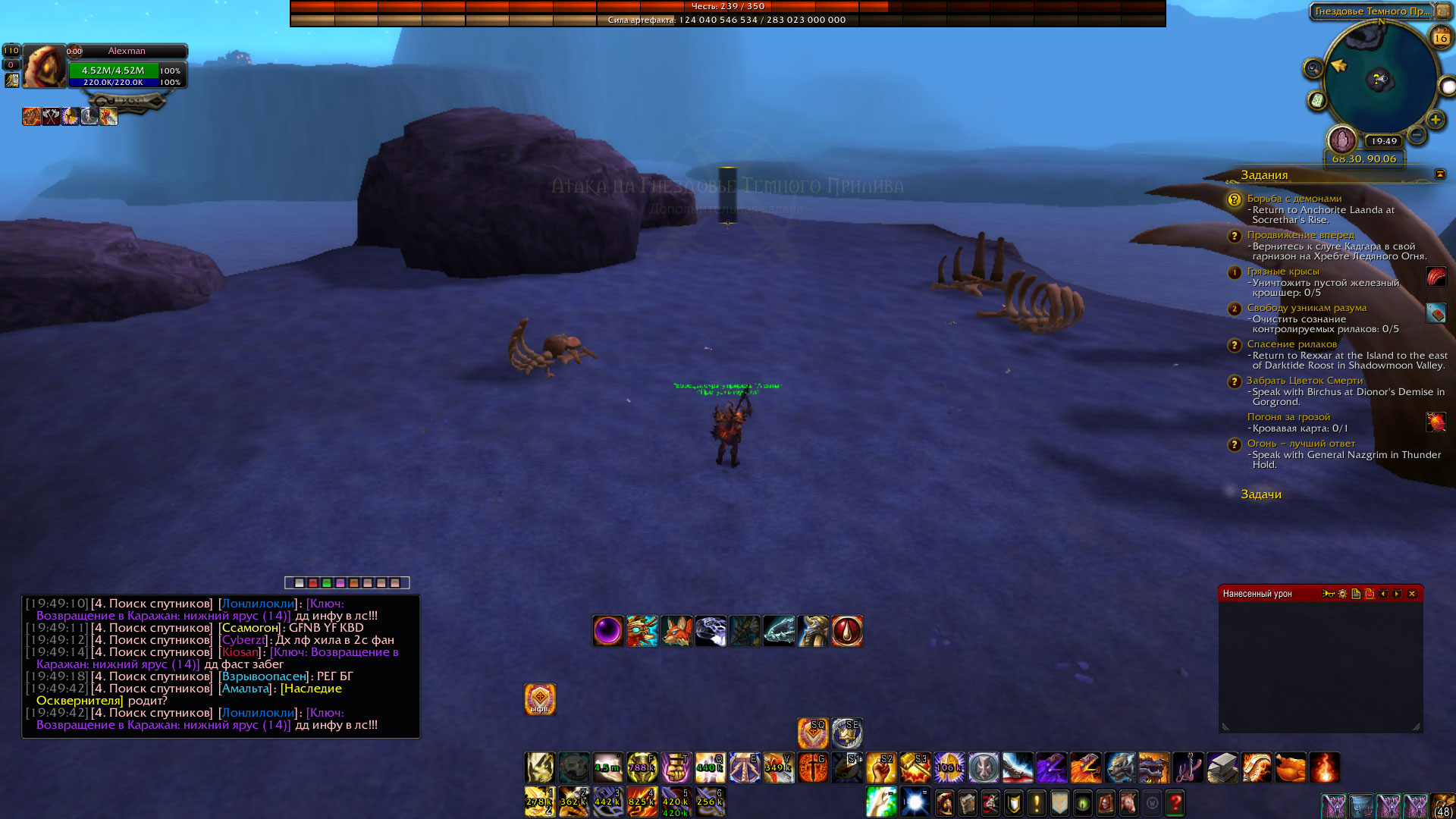The image size is (1456, 819).
Task: Cast the ability bound to key 1
Action: (x=539, y=802)
